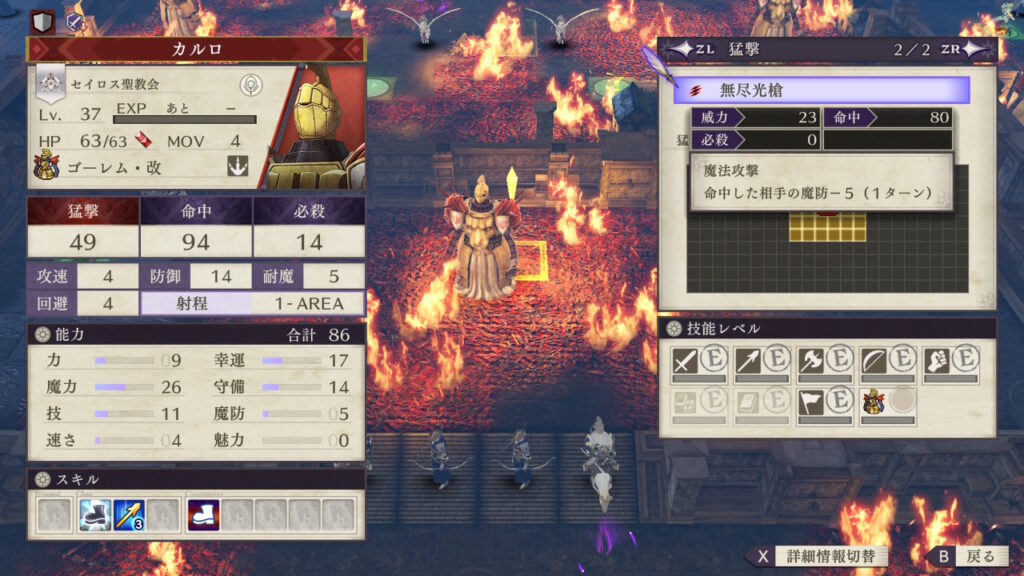1024x576 pixels.
Task: Select the カルロ unit name banner
Action: pos(196,48)
